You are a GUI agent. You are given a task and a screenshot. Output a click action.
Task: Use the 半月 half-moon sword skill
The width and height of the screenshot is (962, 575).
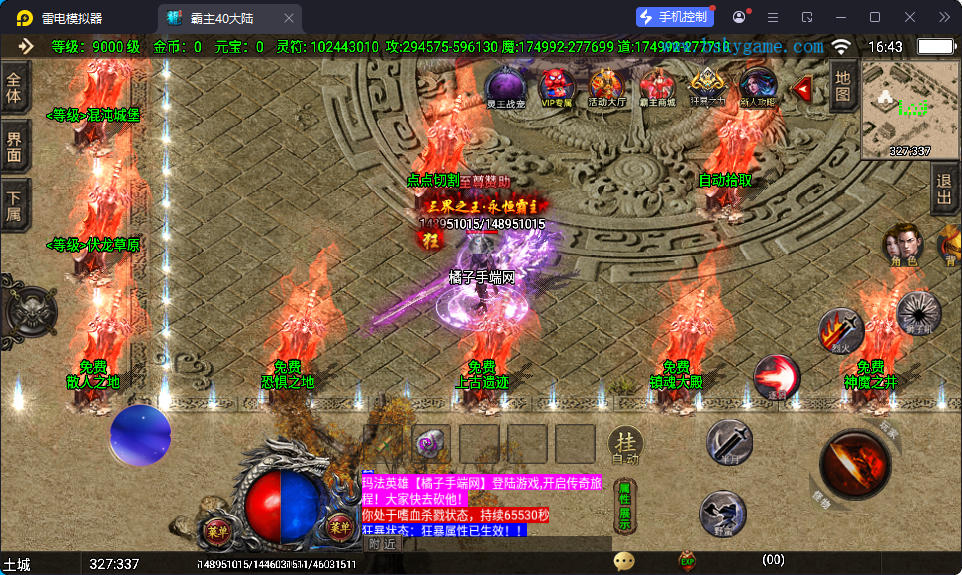coord(729,441)
